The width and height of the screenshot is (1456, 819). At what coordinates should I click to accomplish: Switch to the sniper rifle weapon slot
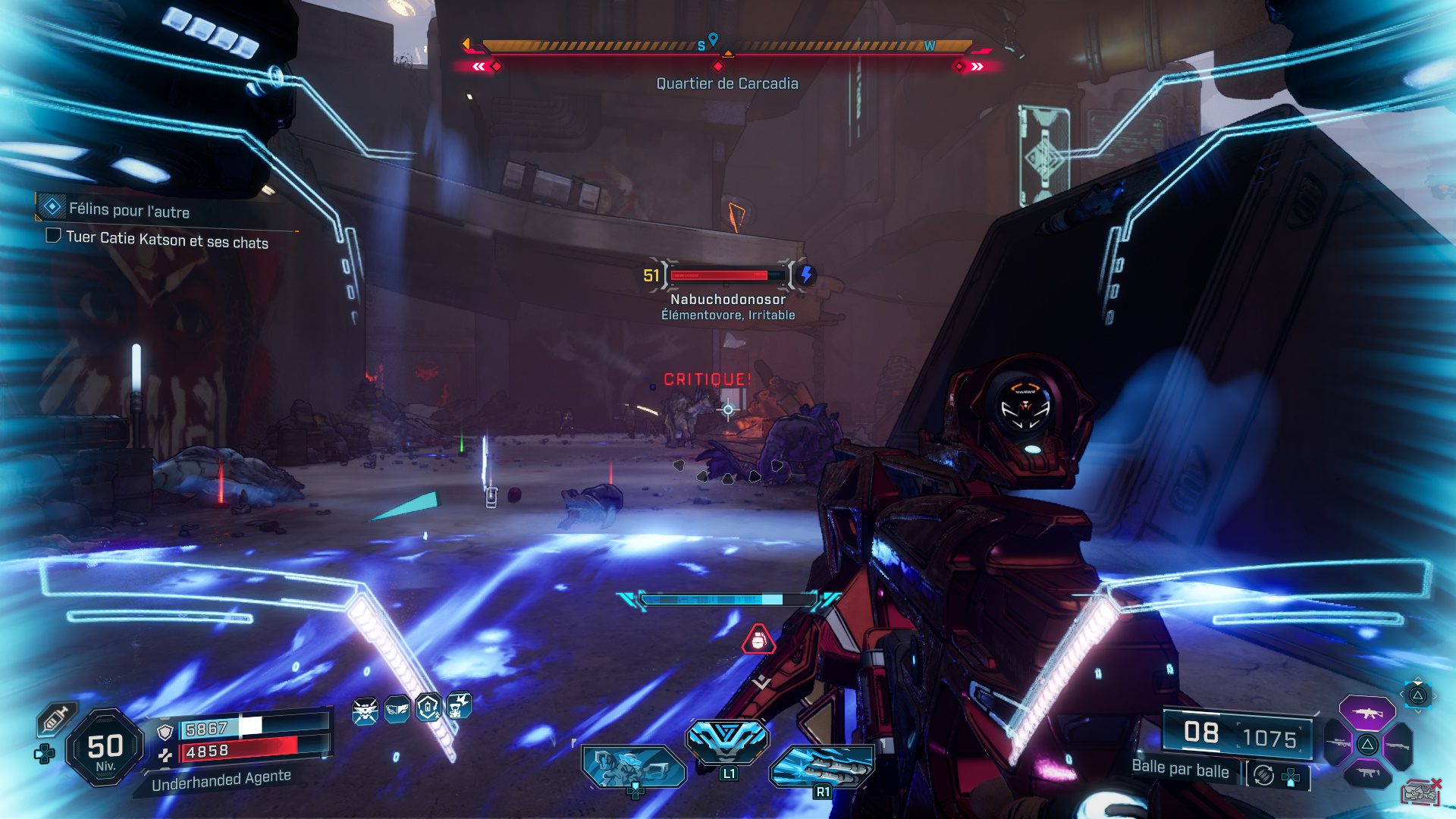point(1338,744)
